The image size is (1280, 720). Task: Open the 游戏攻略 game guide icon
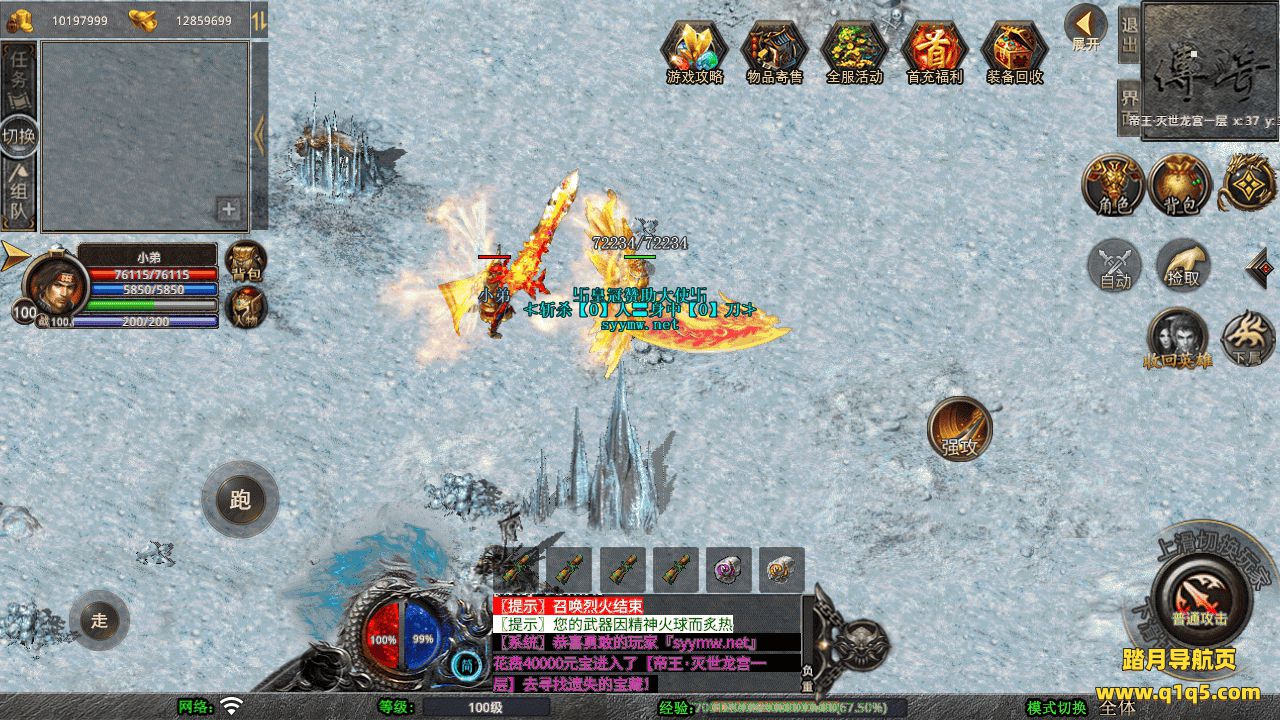coord(695,50)
